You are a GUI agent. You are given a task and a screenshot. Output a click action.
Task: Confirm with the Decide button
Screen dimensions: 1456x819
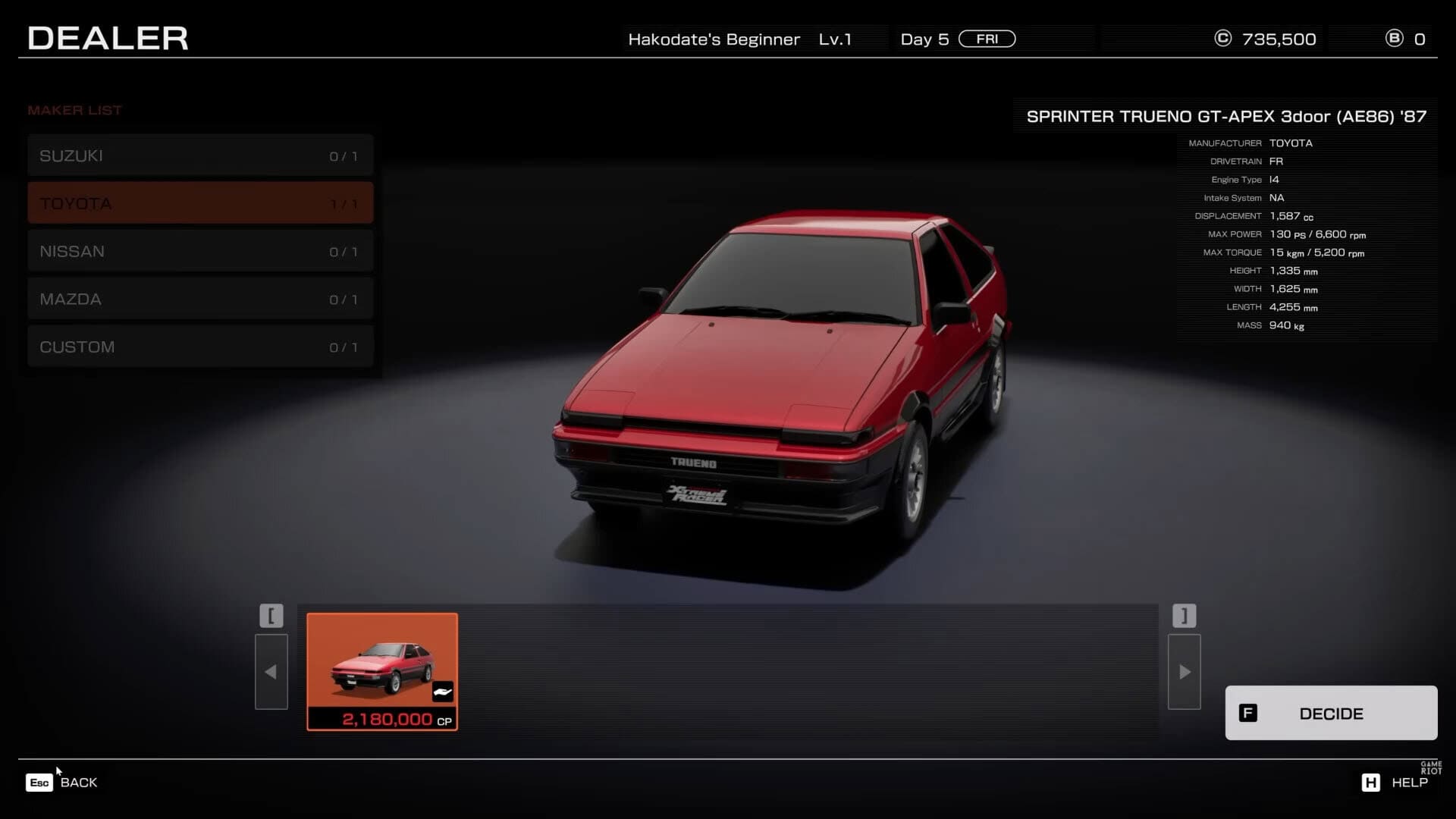pos(1331,713)
